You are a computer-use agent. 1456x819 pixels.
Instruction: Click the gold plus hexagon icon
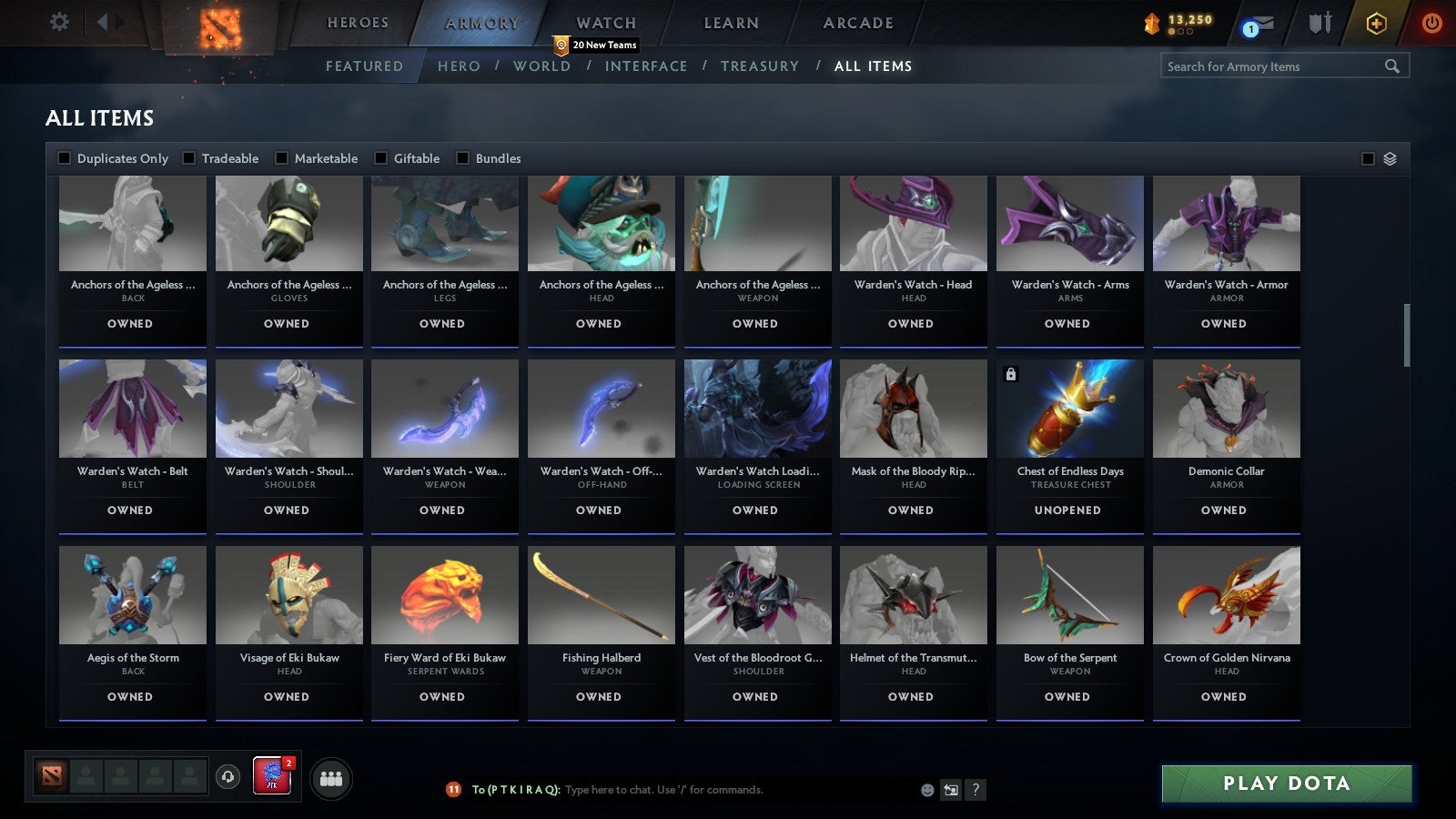coord(1376,25)
